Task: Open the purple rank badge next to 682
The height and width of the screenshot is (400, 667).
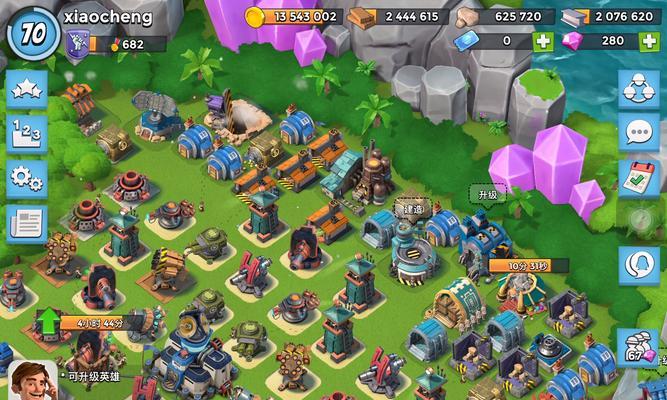Action: [x=76, y=42]
